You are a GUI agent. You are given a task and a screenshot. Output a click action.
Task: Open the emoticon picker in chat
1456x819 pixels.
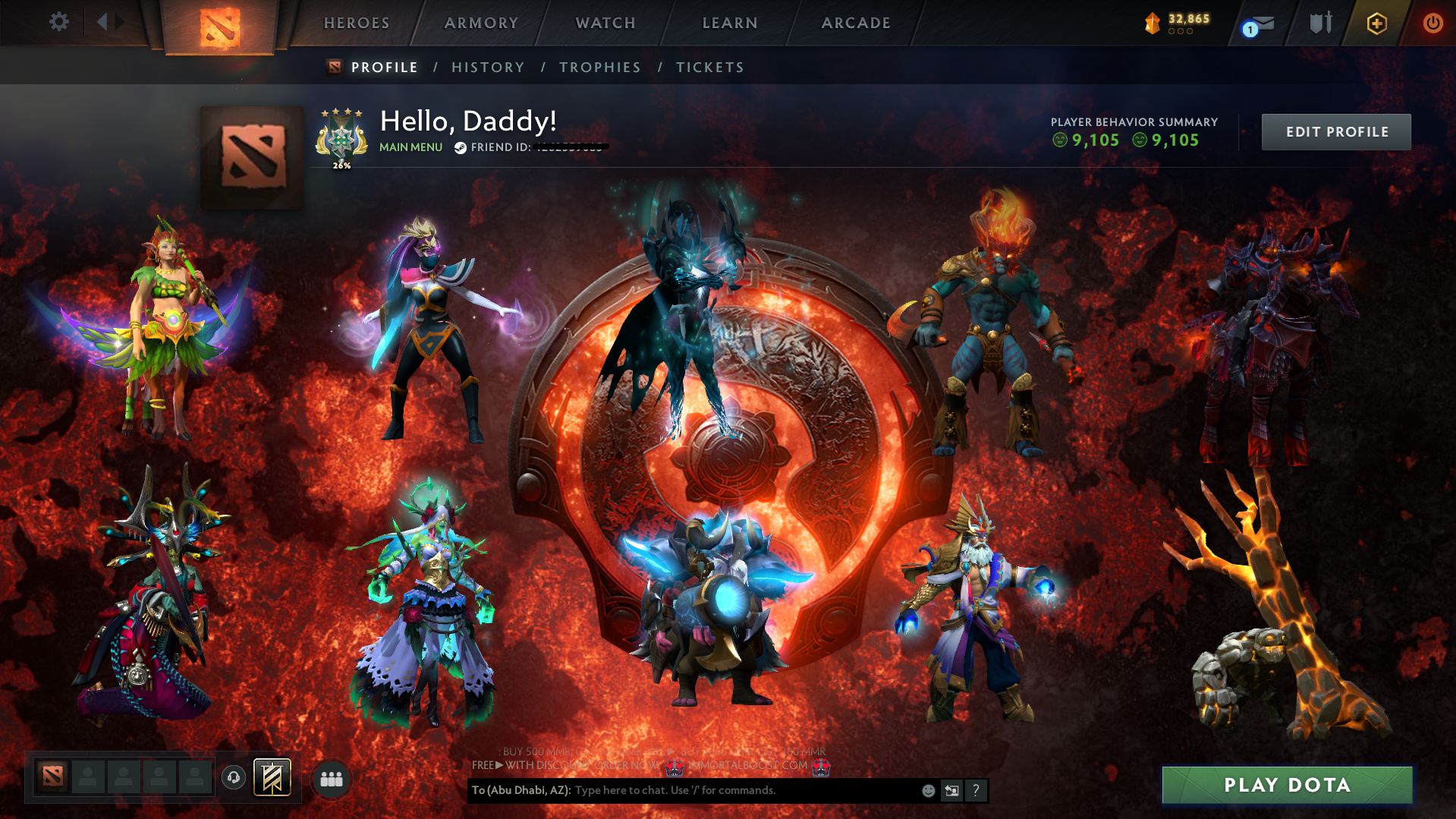click(927, 790)
